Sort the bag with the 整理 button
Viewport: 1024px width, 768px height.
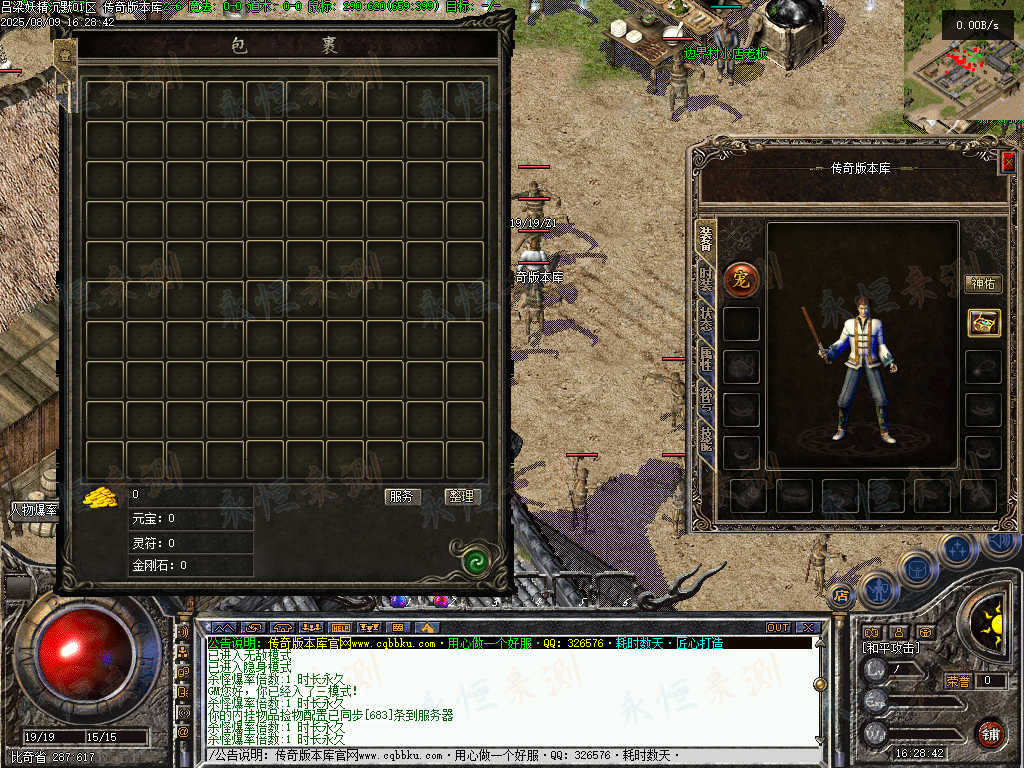click(x=461, y=496)
